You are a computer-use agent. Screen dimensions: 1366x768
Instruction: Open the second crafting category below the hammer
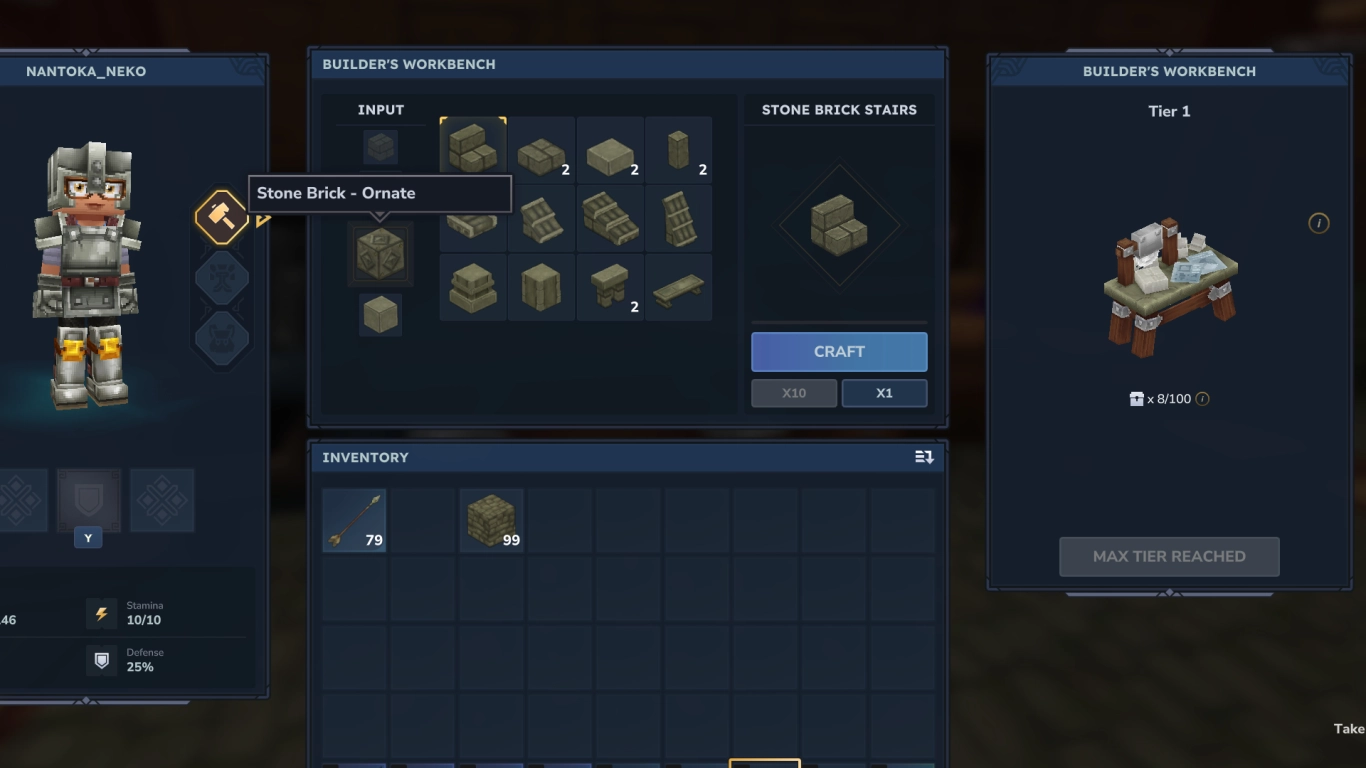point(221,276)
